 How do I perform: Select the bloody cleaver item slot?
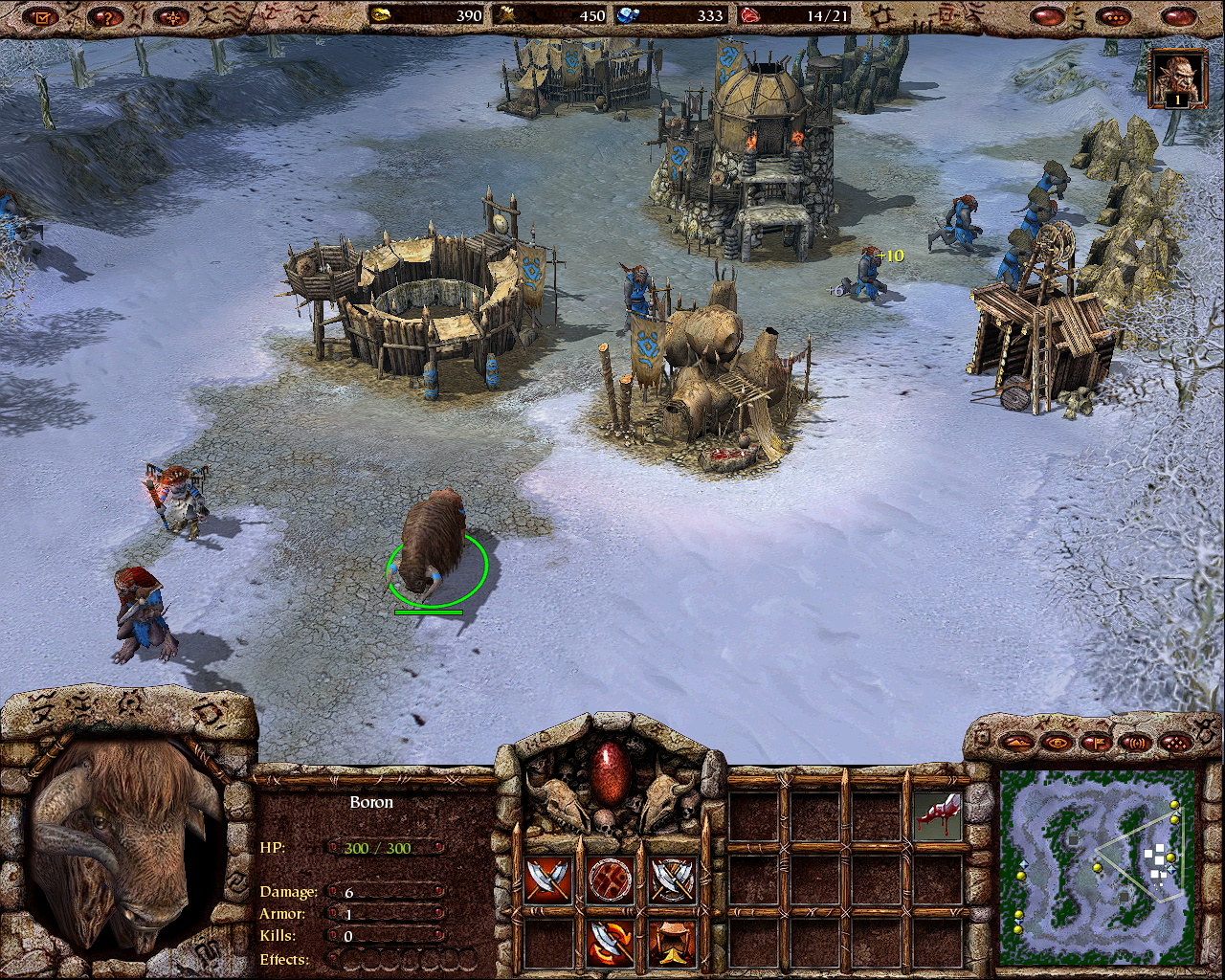coord(937,815)
